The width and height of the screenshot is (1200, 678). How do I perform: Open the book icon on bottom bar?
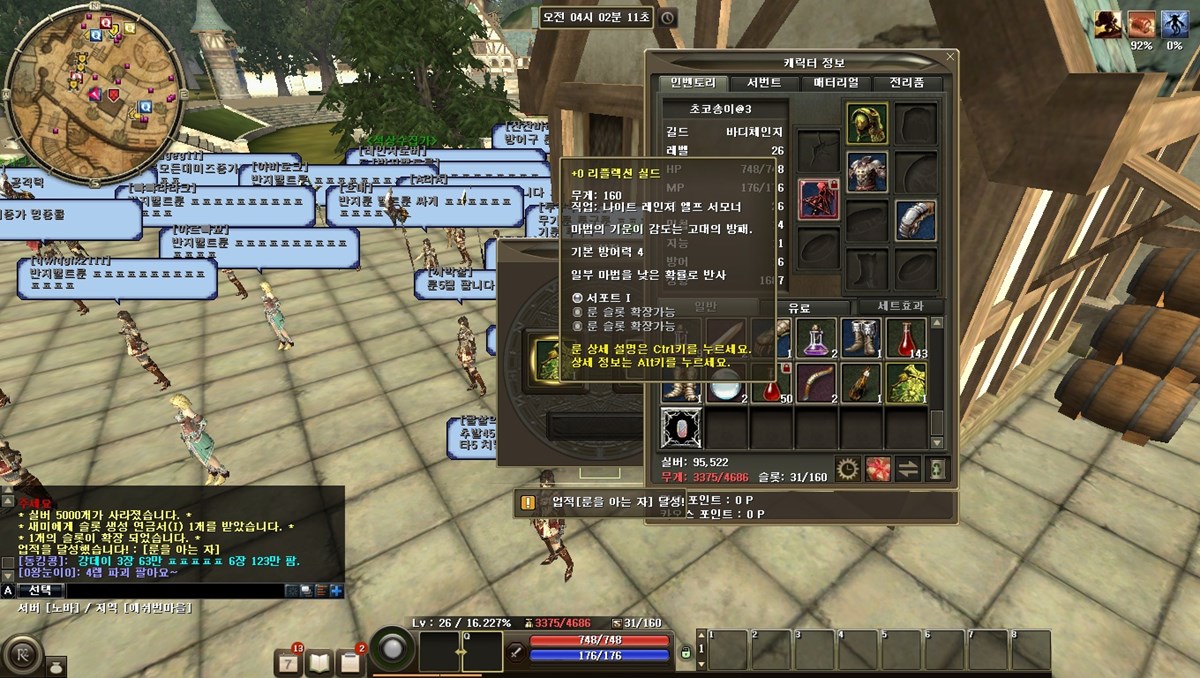(x=319, y=661)
